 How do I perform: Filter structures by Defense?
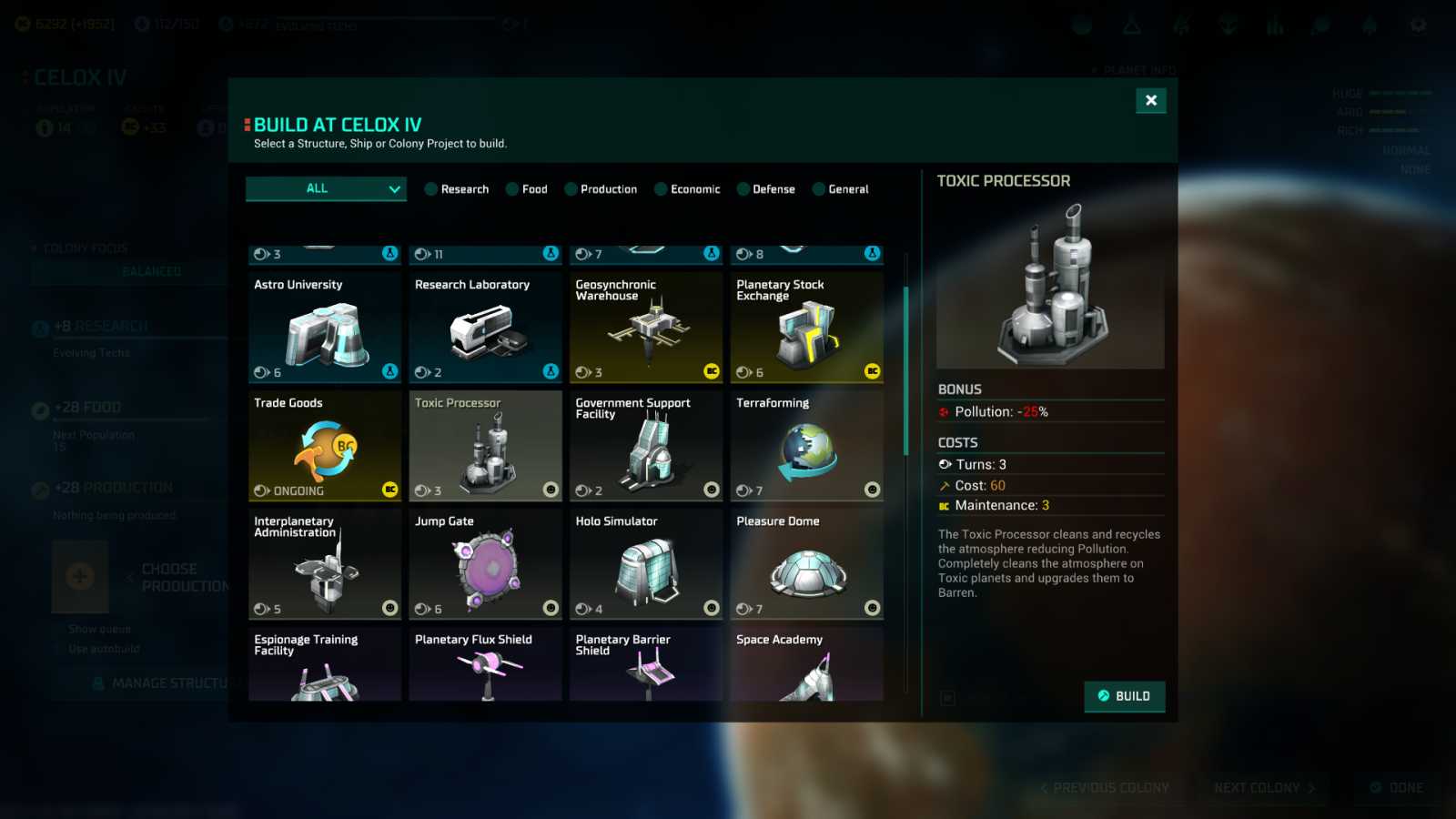coord(765,189)
